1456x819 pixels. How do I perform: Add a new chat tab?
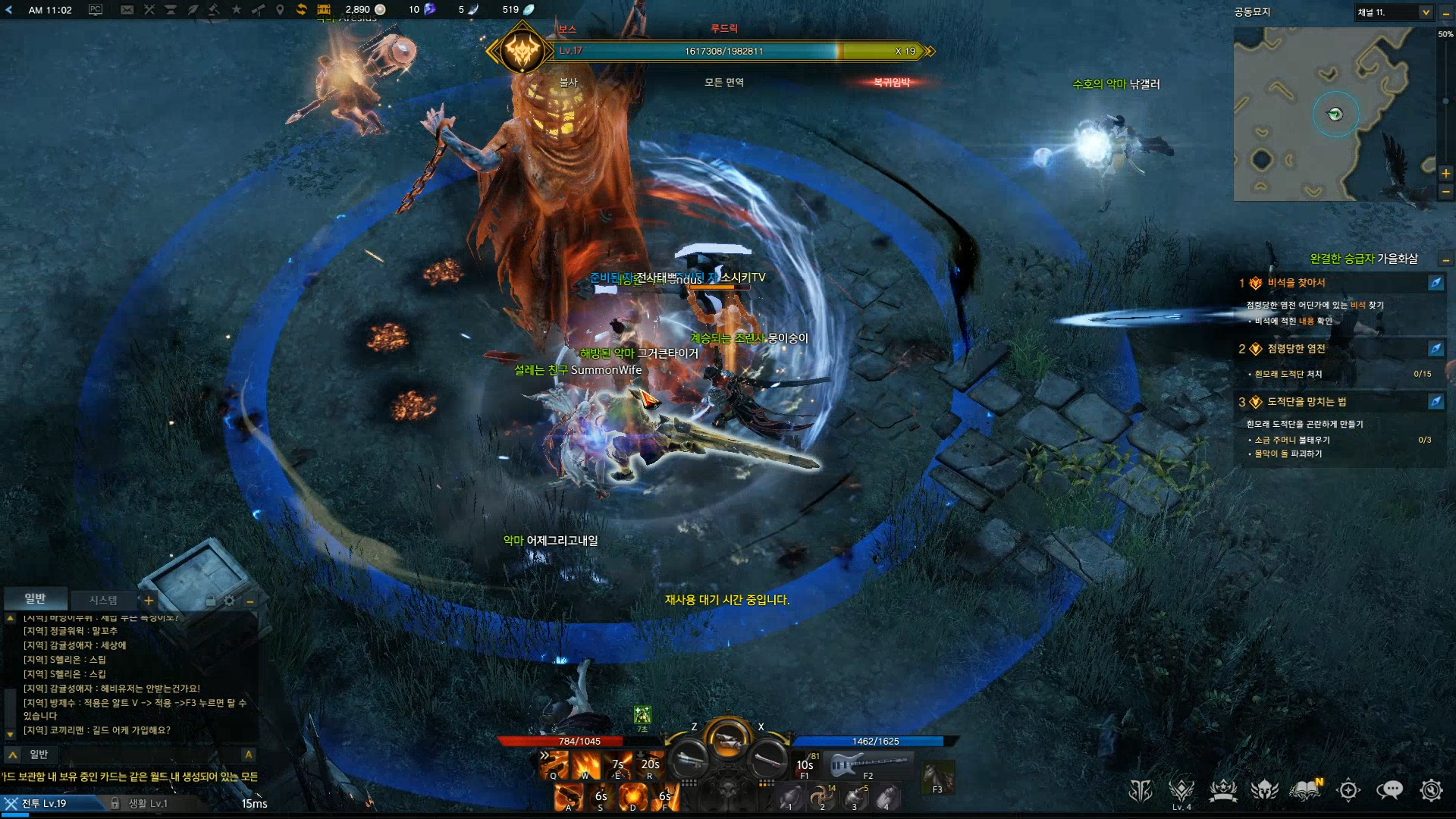149,601
